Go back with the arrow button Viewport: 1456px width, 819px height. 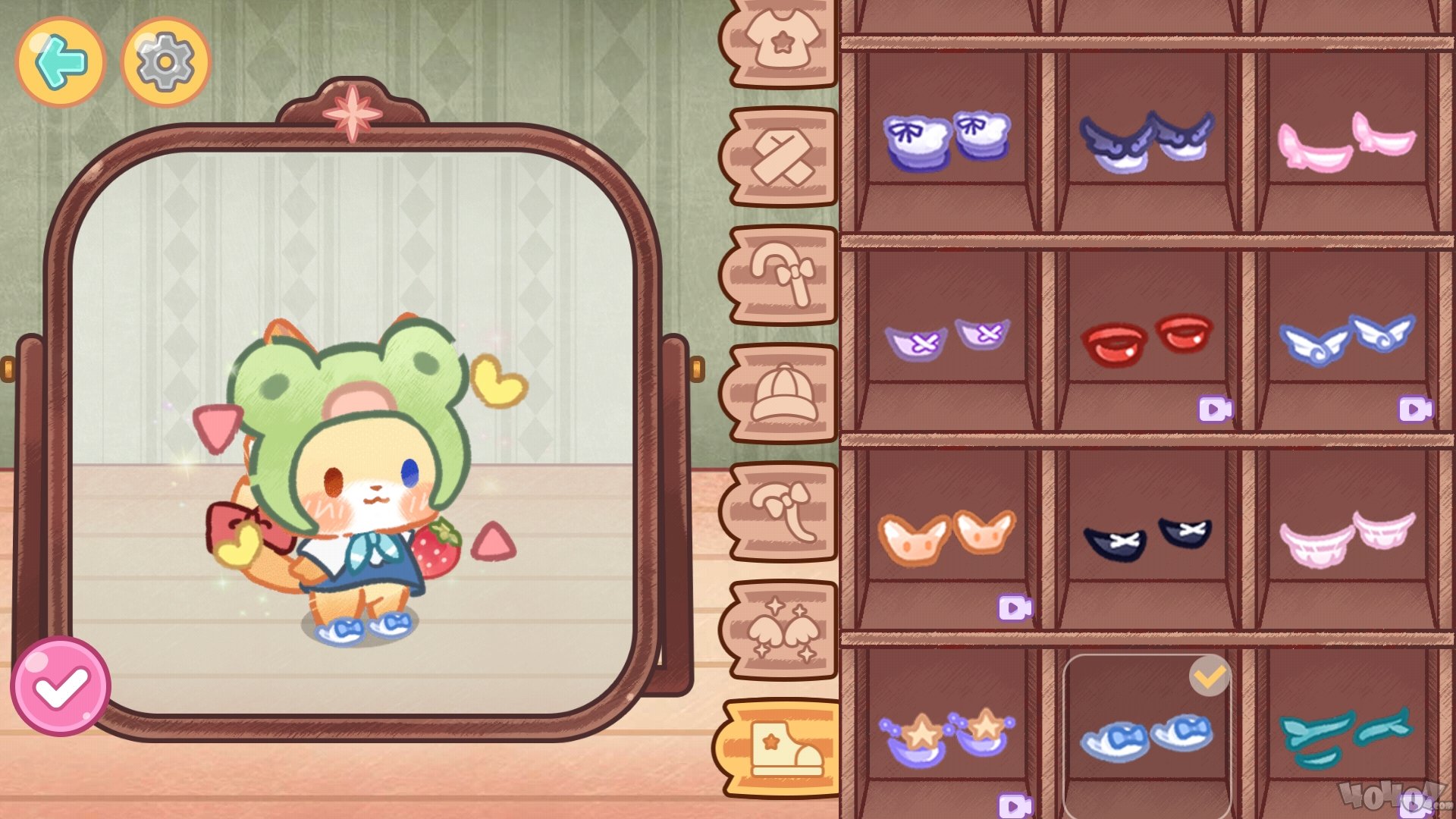click(x=61, y=62)
